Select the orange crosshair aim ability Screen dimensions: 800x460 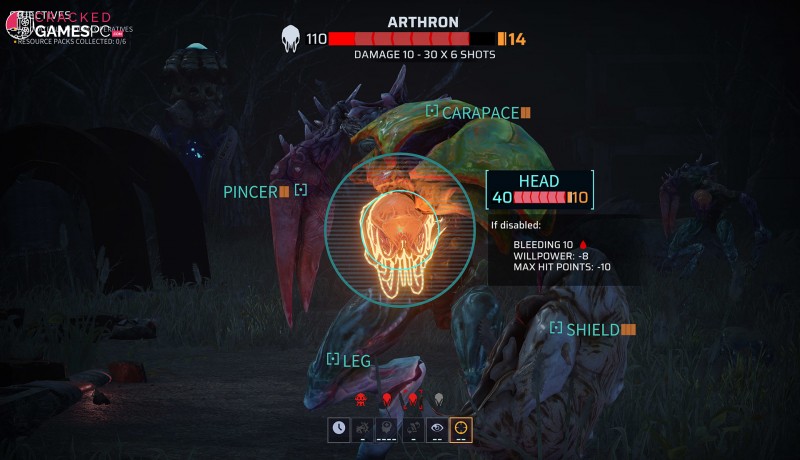[461, 429]
